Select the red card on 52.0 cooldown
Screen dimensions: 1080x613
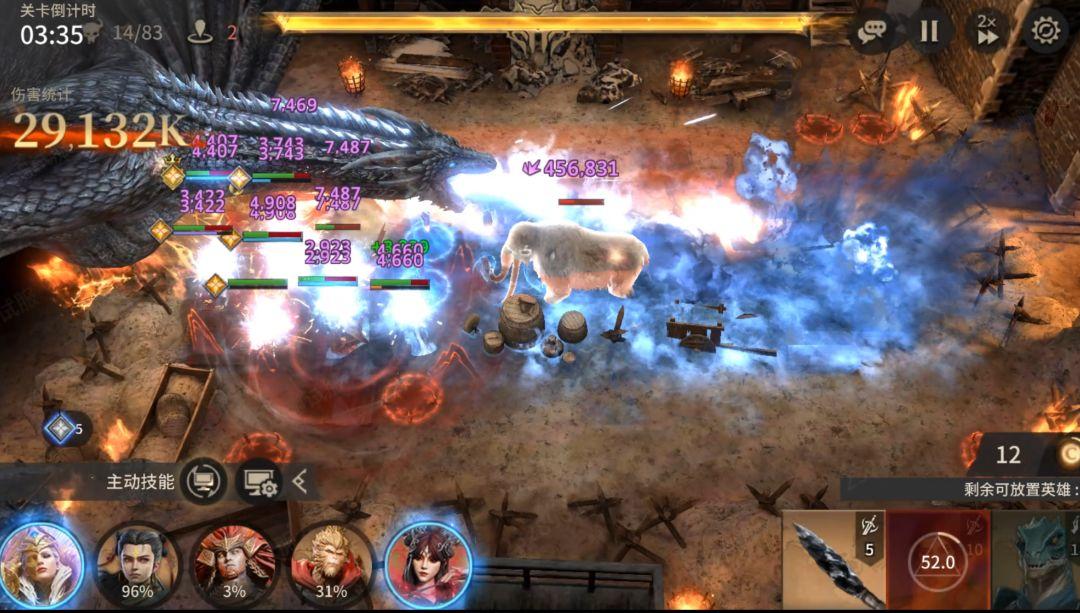[x=937, y=561]
